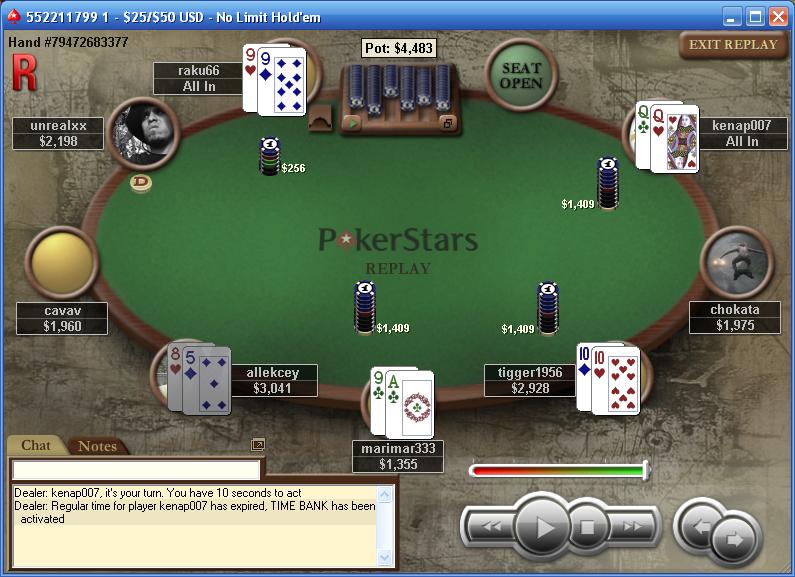Stop the replay playback
Screen dimensions: 795x577
coord(589,526)
